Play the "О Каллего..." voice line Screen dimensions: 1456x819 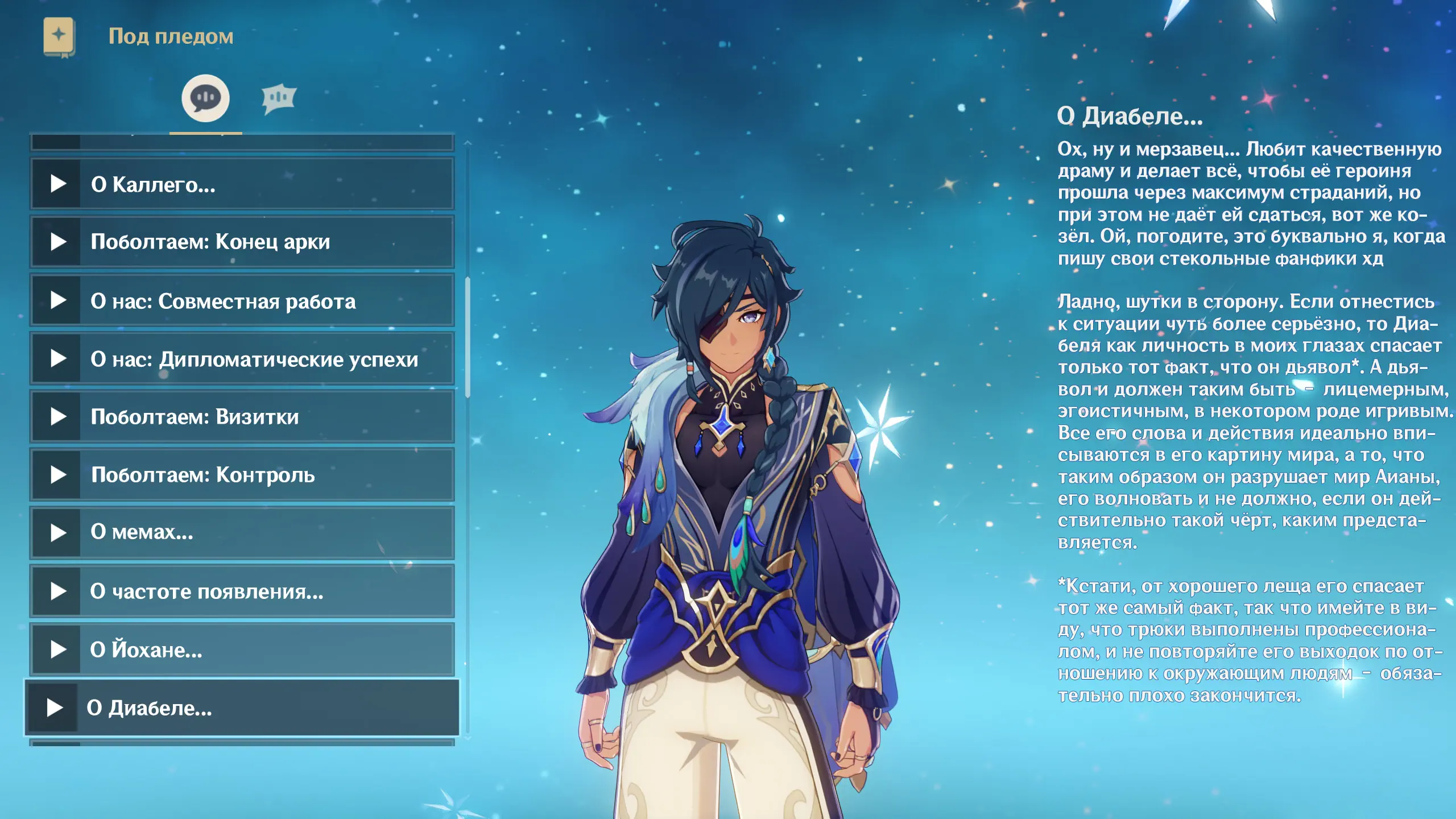[58, 184]
